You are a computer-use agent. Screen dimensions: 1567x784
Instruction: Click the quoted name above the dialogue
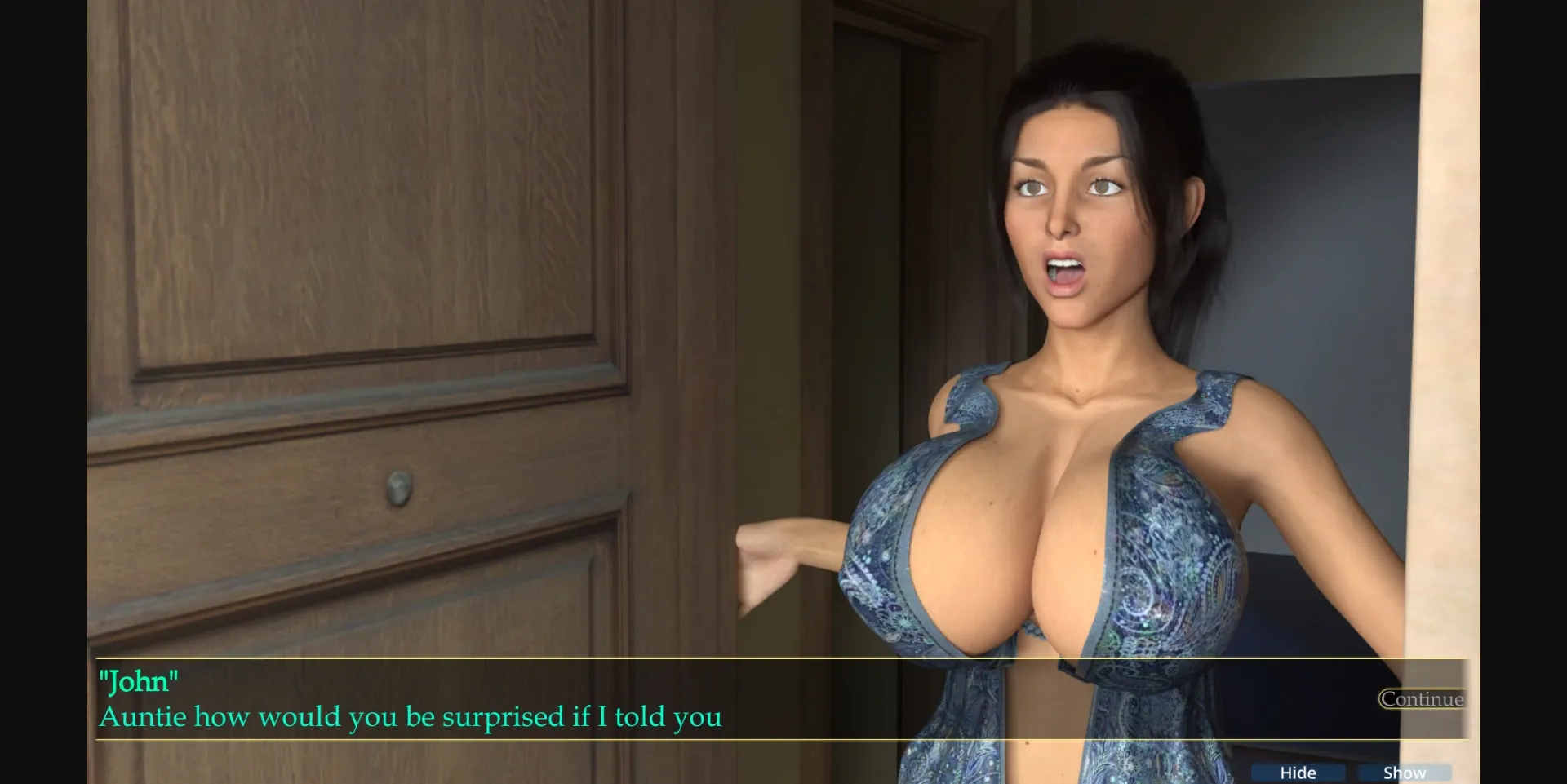point(139,679)
